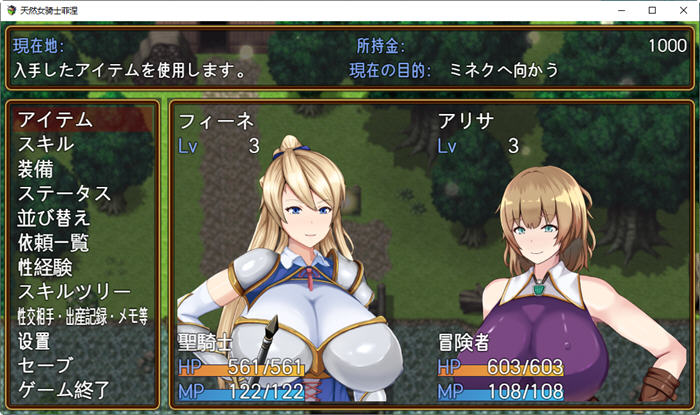Close the game window
The width and height of the screenshot is (700, 415).
(682, 10)
